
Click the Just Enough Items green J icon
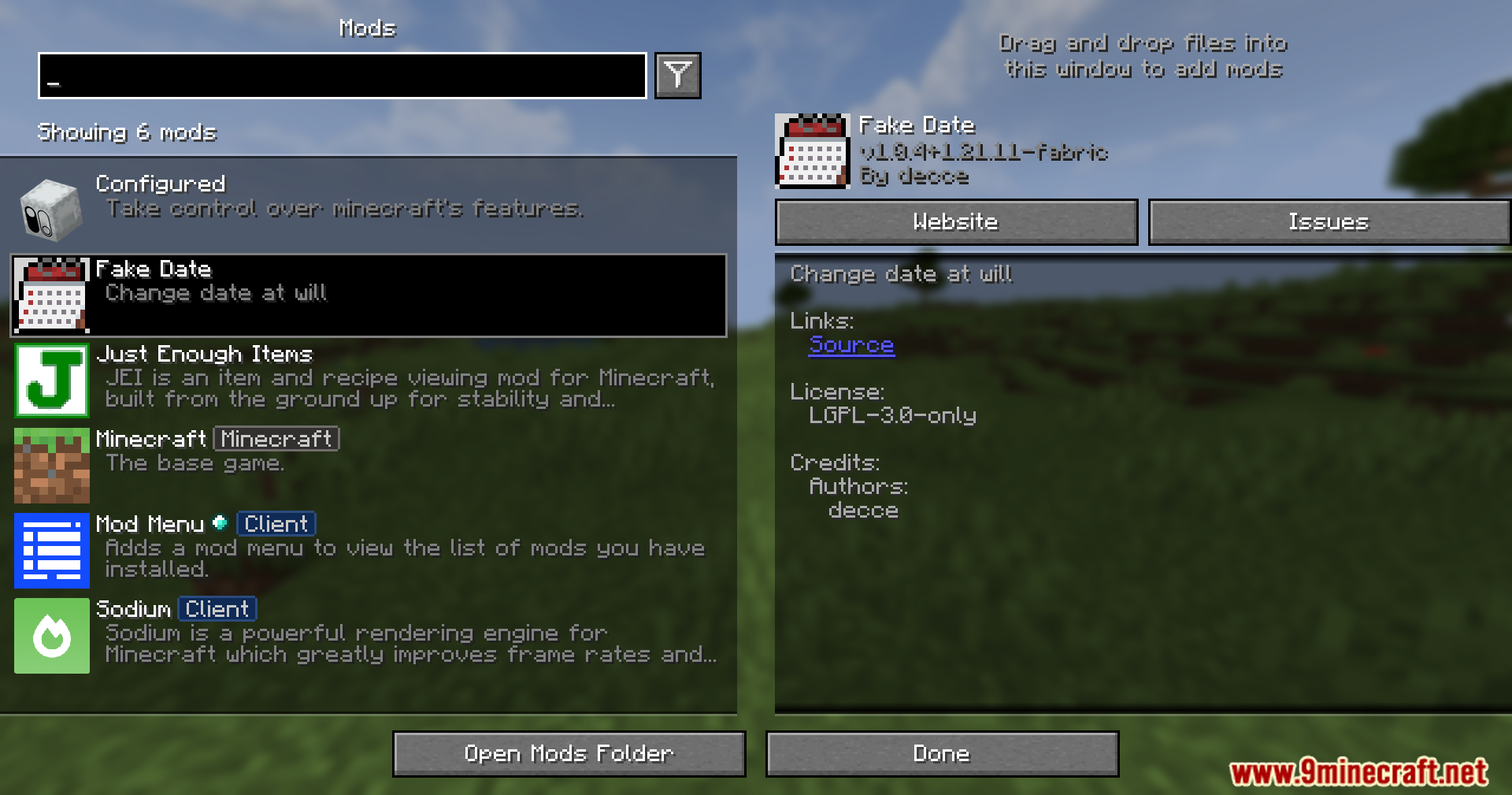point(51,381)
